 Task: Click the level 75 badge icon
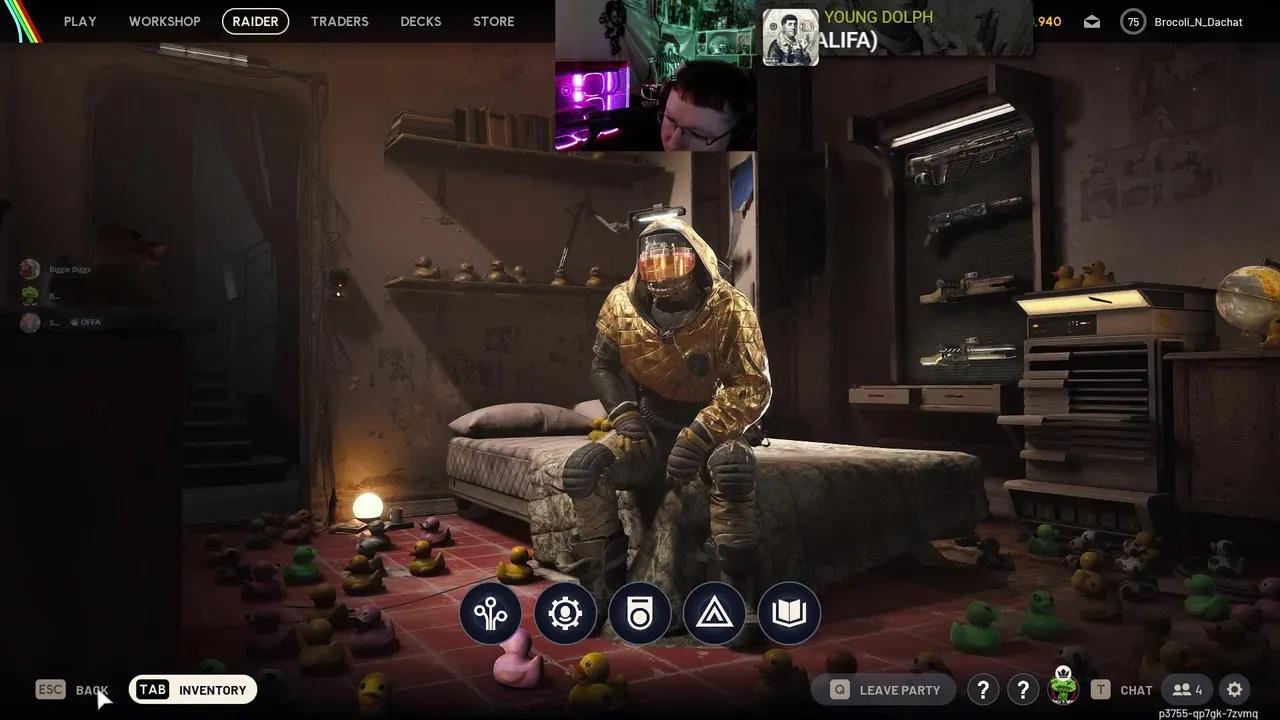[1133, 21]
